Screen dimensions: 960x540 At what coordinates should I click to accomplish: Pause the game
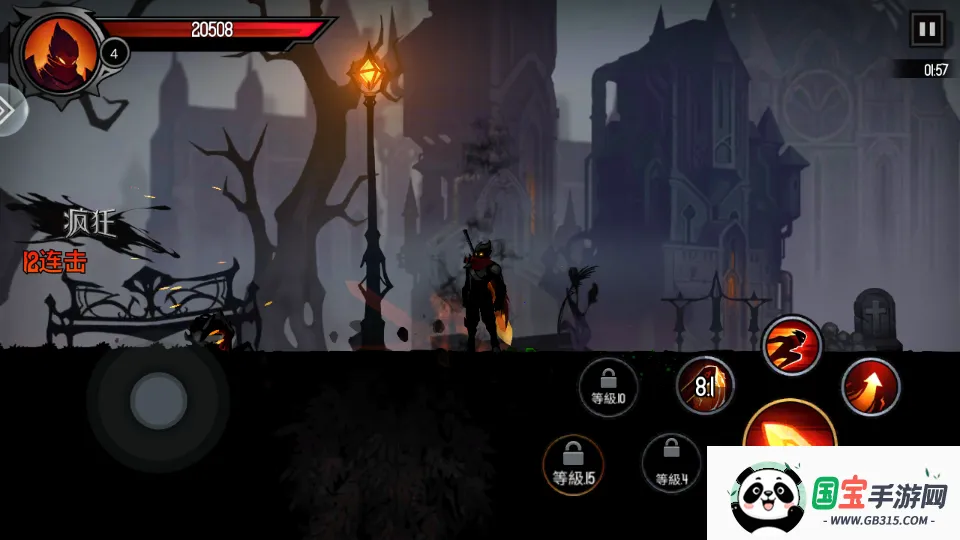click(927, 29)
